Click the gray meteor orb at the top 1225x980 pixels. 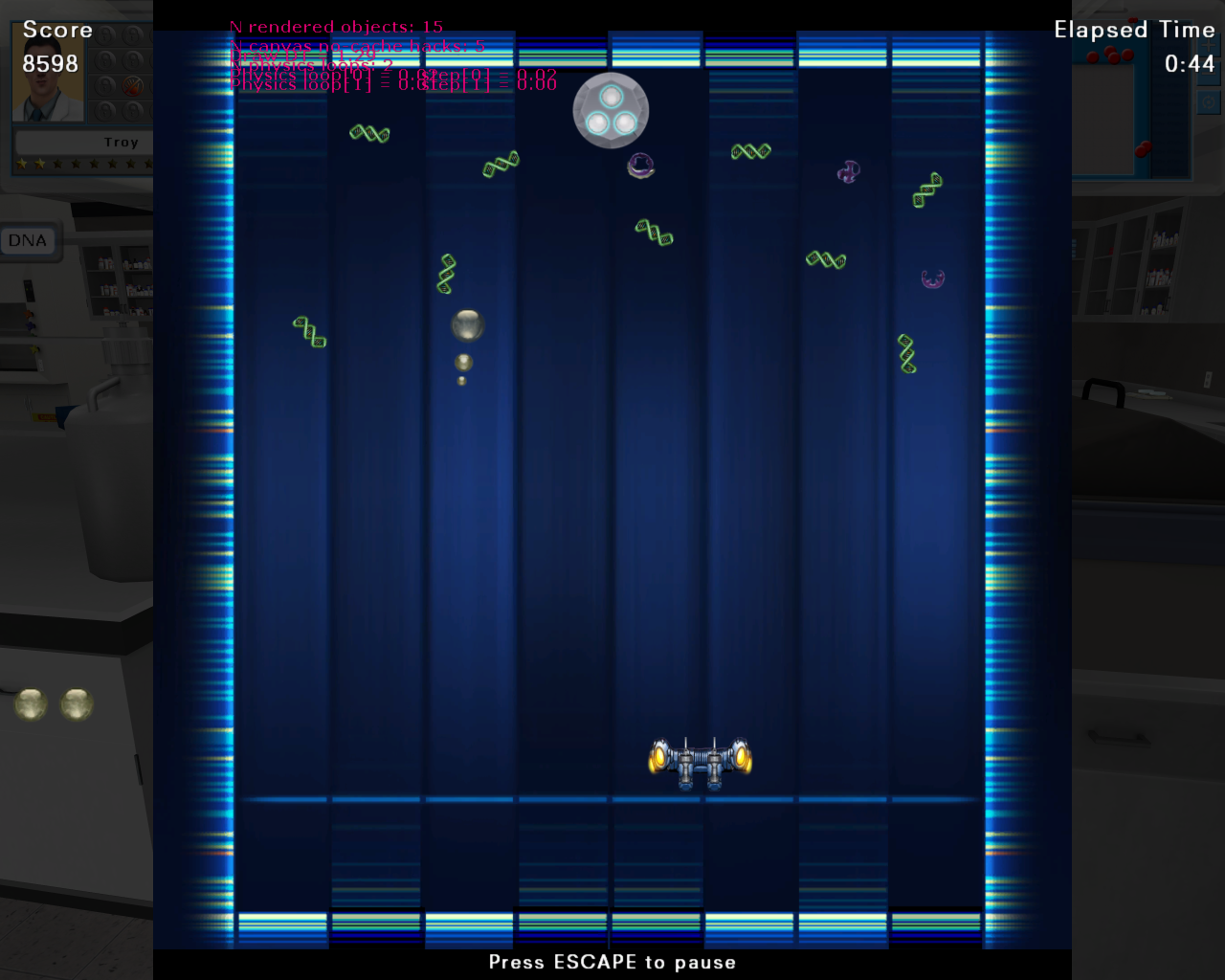click(x=611, y=110)
